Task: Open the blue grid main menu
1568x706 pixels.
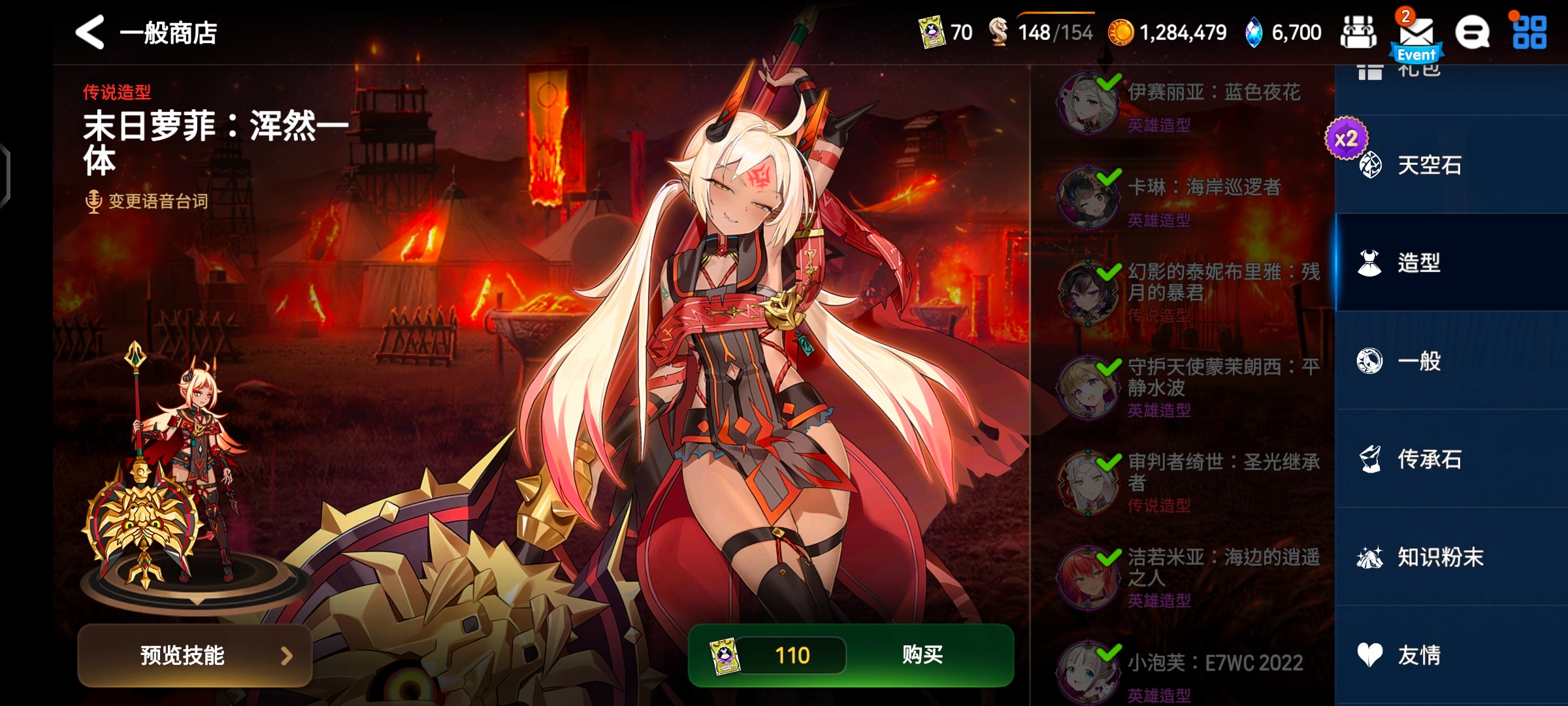Action: (1529, 33)
